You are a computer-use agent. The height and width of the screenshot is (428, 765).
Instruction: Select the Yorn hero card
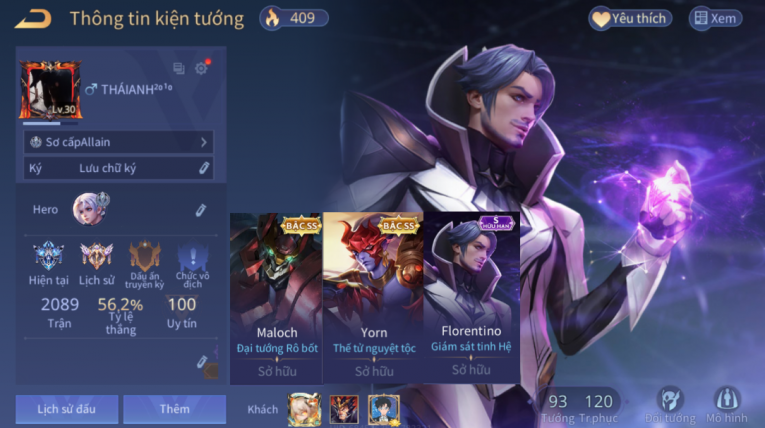click(372, 298)
